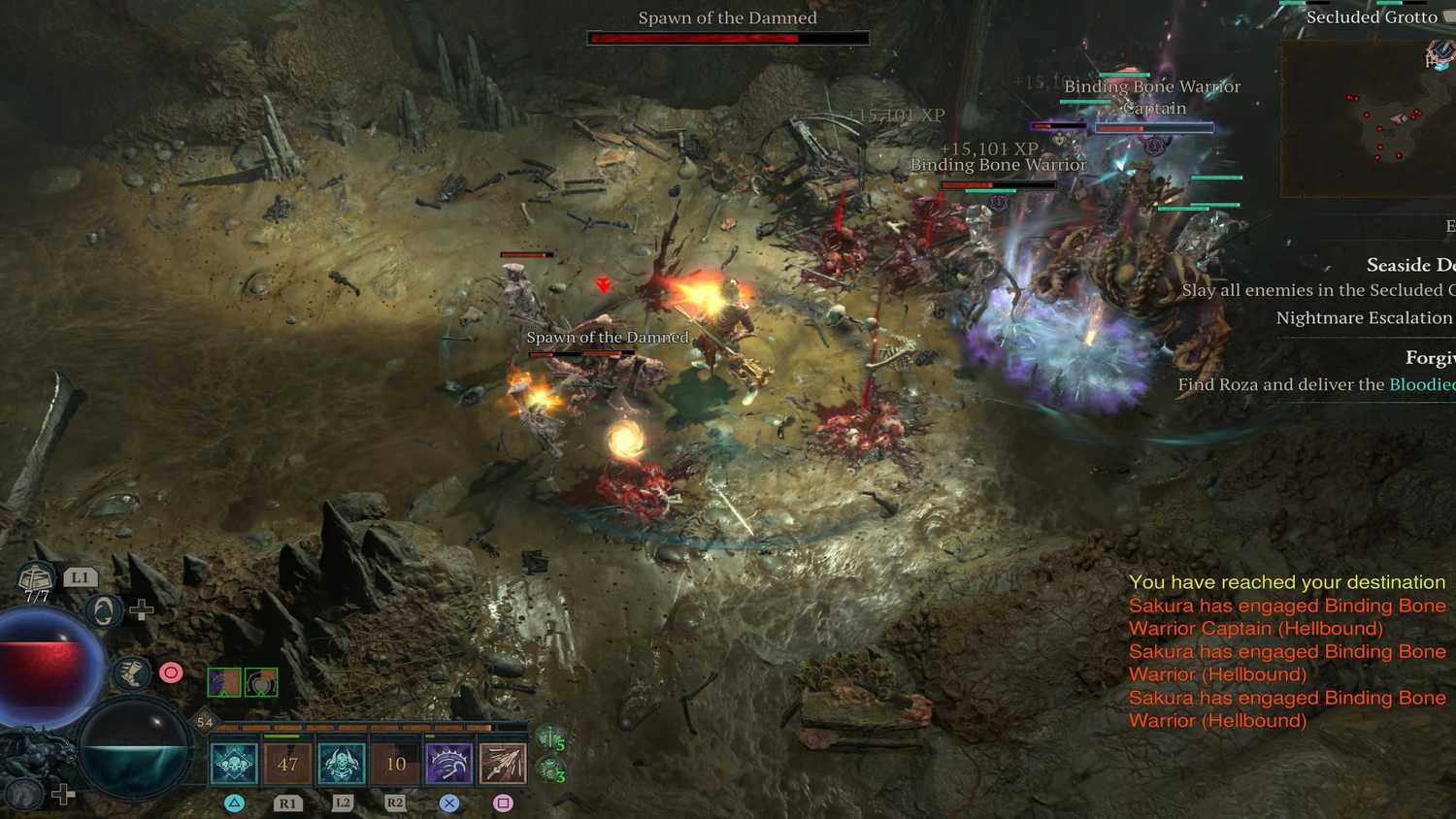Click the green minion counter showing 3
The height and width of the screenshot is (819, 1456).
[552, 772]
